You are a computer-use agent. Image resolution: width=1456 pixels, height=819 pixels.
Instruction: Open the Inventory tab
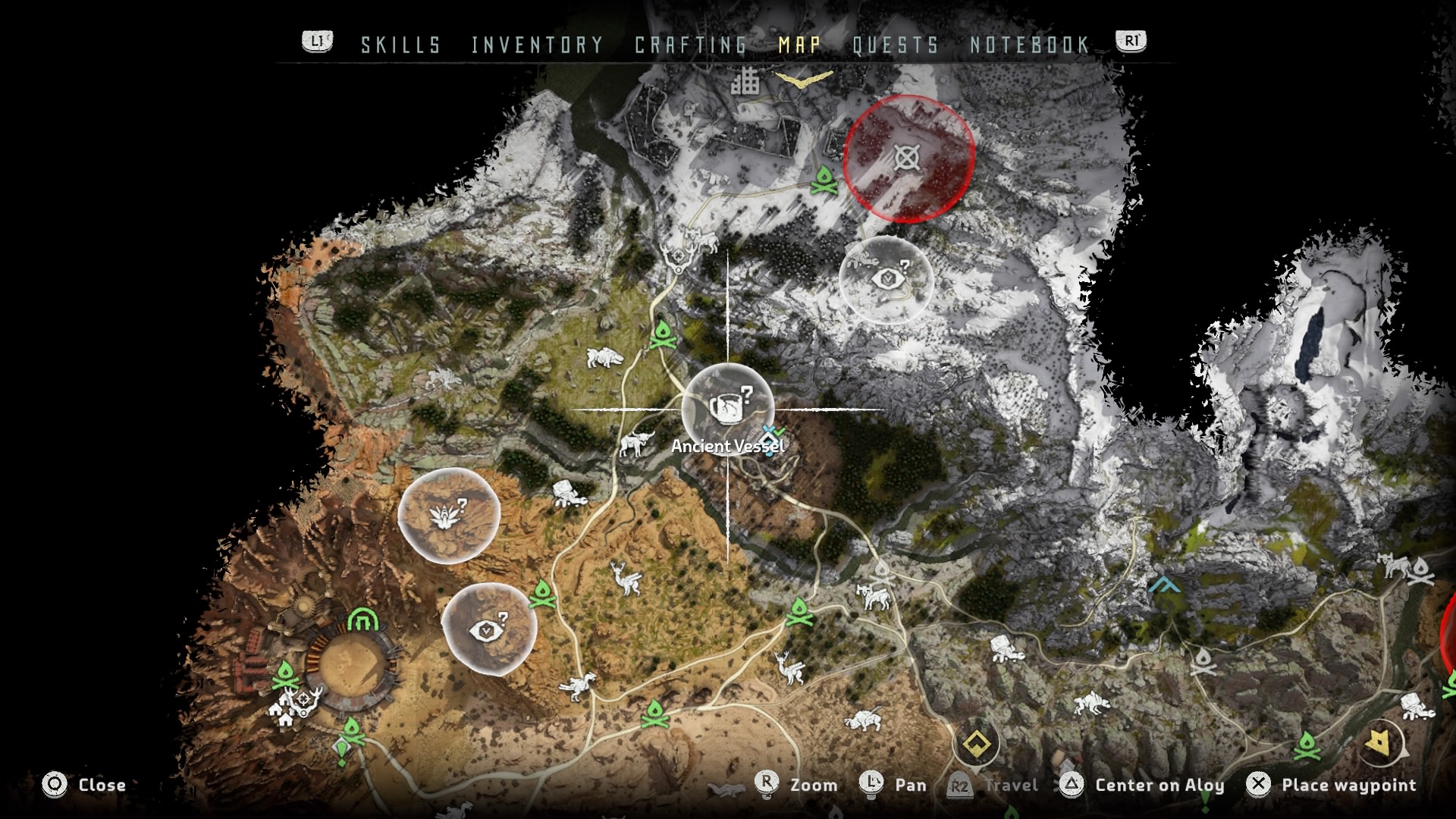point(537,45)
